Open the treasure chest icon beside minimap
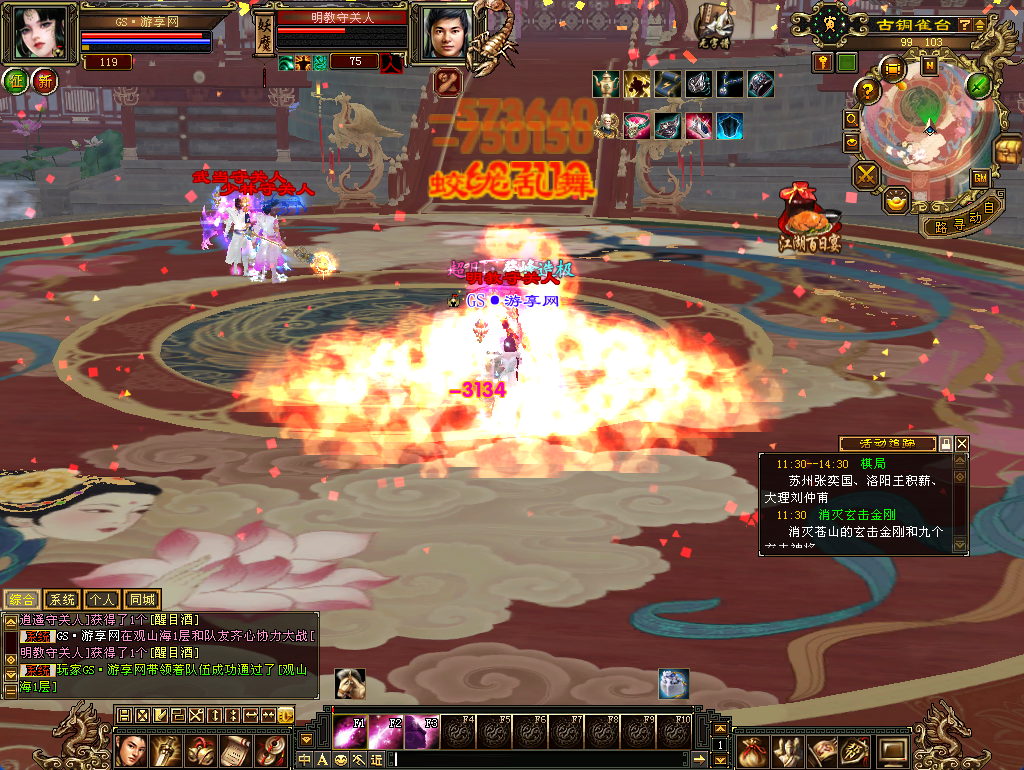The height and width of the screenshot is (770, 1024). click(x=1006, y=152)
